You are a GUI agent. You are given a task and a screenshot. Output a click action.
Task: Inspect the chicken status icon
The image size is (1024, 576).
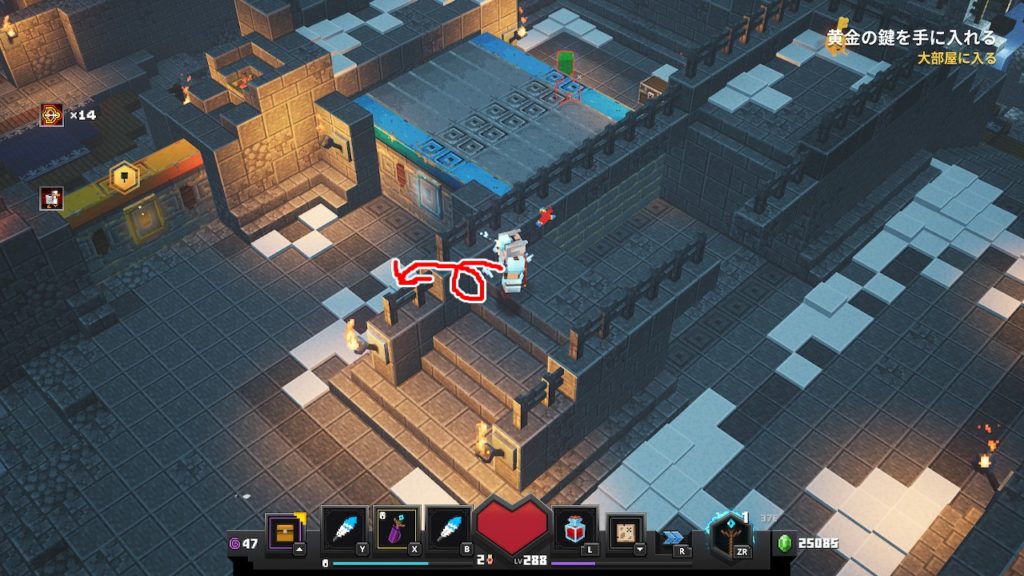pyautogui.click(x=52, y=198)
